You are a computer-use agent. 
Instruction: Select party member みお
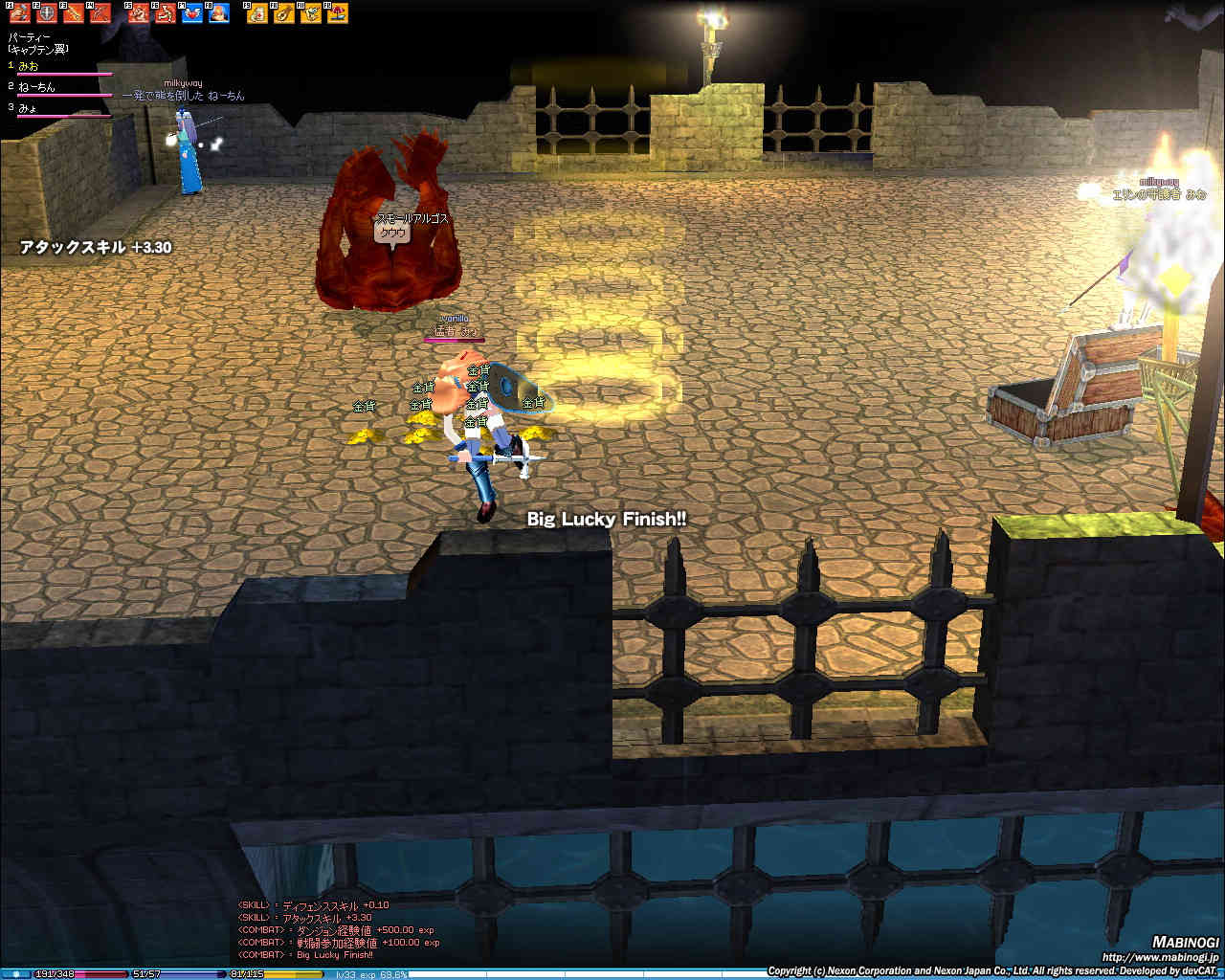tap(29, 66)
